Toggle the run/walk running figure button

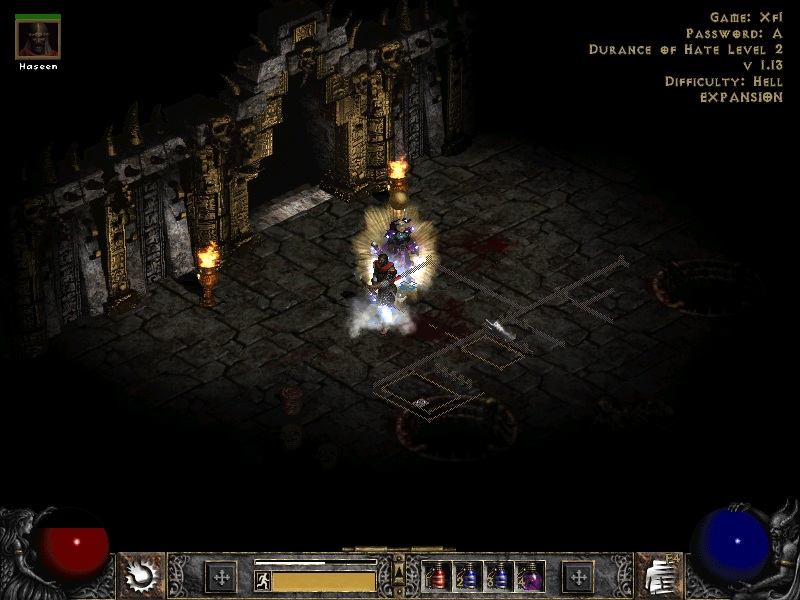263,580
